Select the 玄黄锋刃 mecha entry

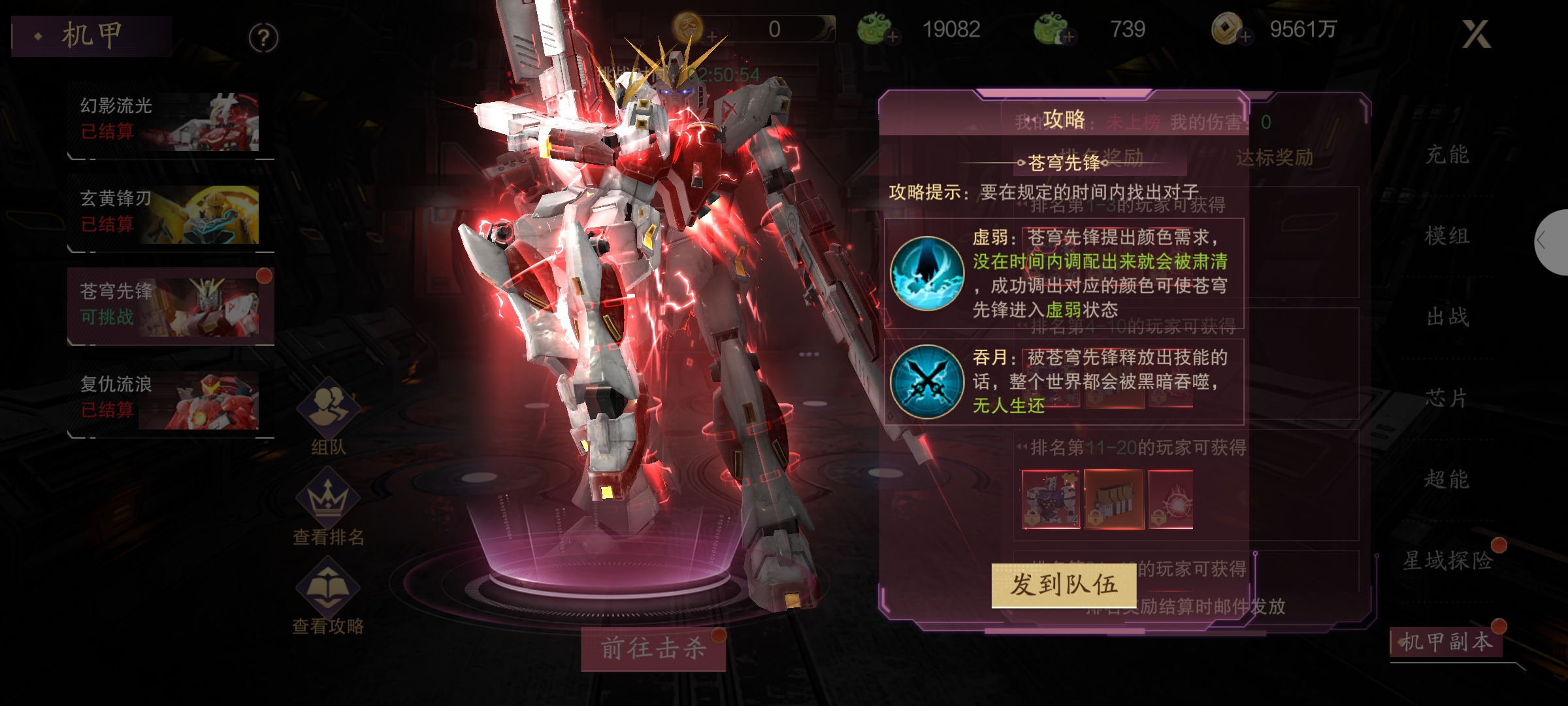pyautogui.click(x=169, y=214)
